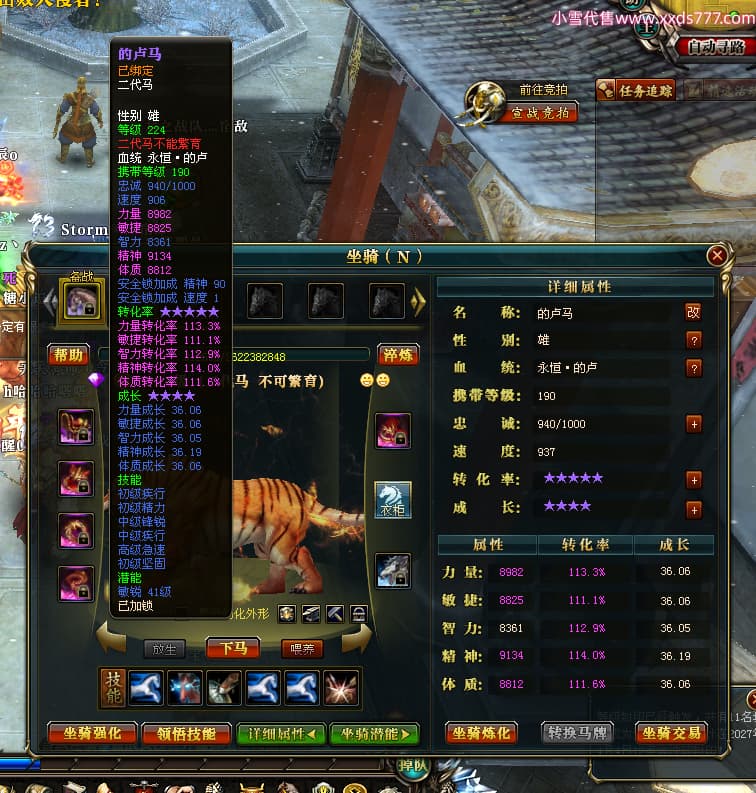Open the 任务追踪 quest tracking tab

(x=637, y=91)
